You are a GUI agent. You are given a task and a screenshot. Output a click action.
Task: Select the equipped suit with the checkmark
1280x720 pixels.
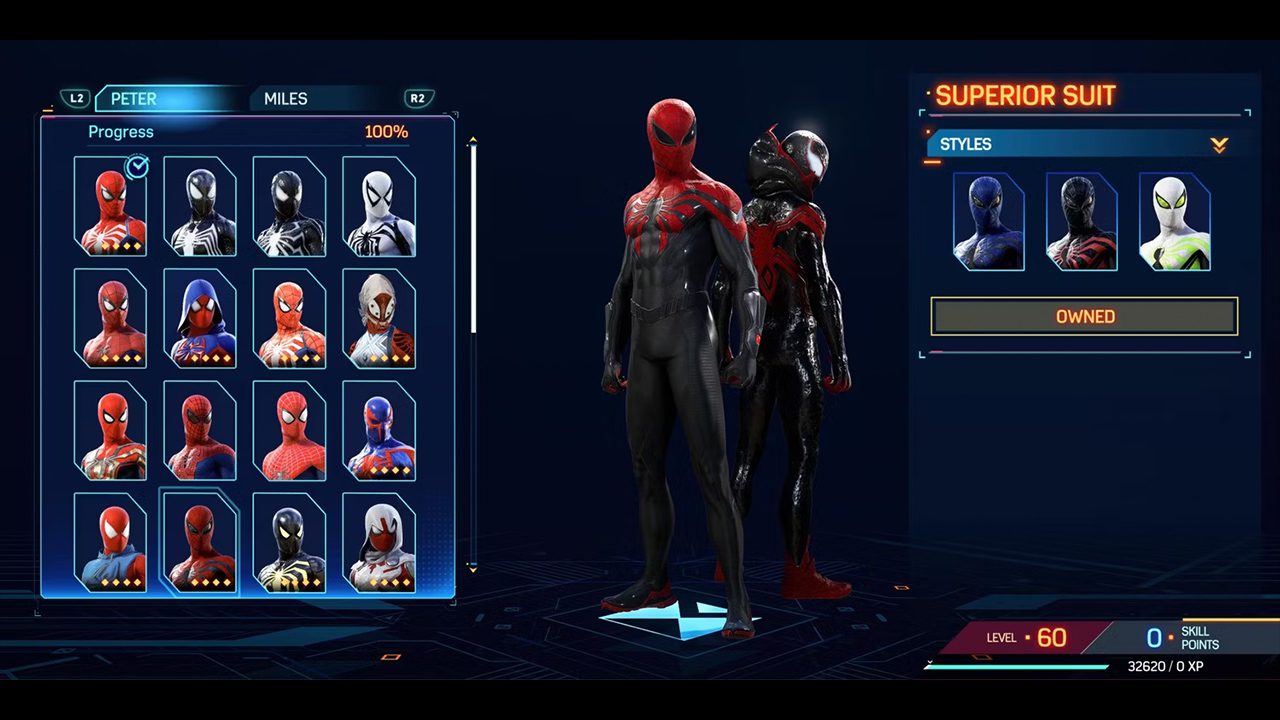110,206
